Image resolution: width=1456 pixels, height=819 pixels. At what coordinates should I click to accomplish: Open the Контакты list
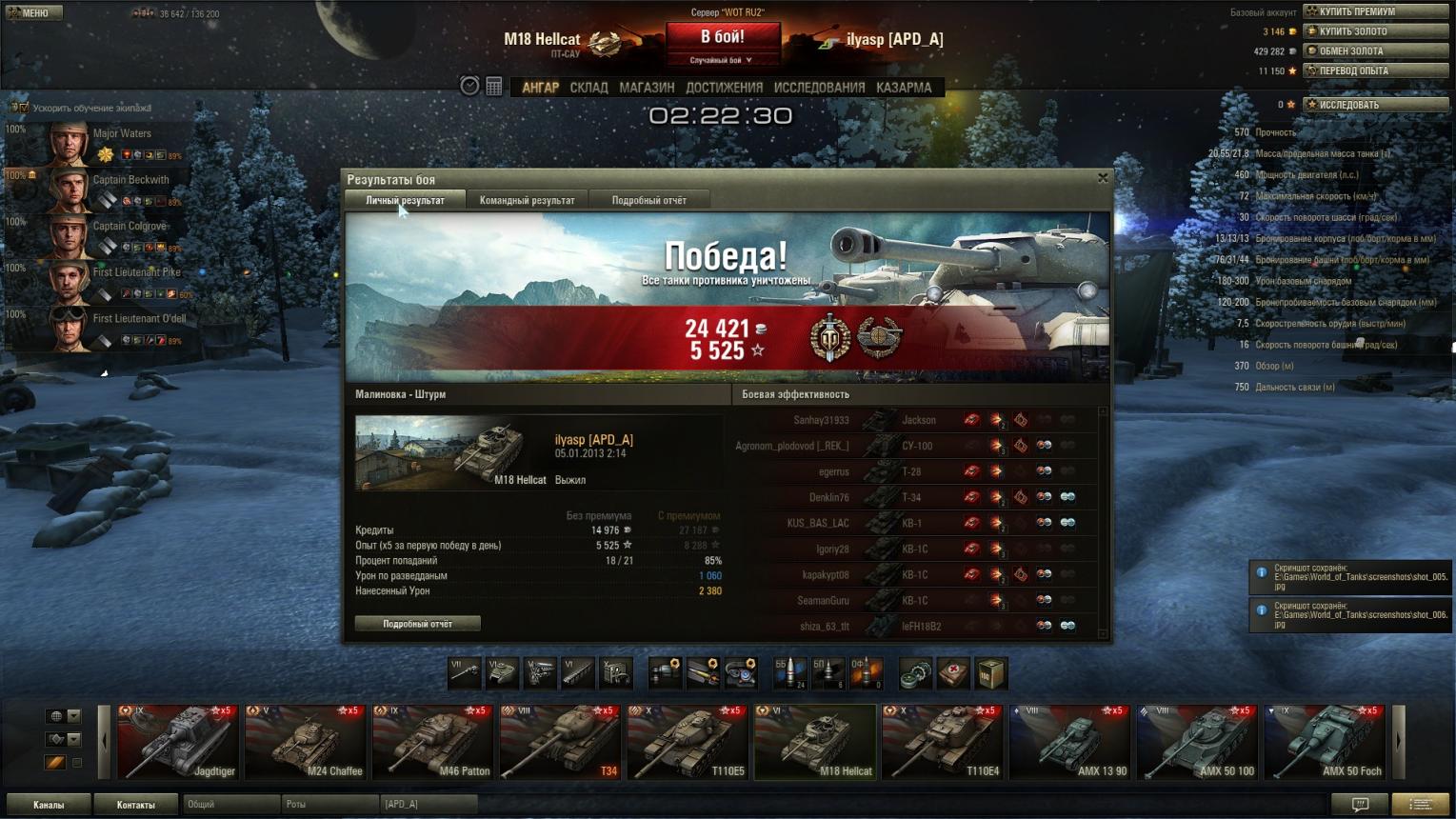click(x=135, y=805)
